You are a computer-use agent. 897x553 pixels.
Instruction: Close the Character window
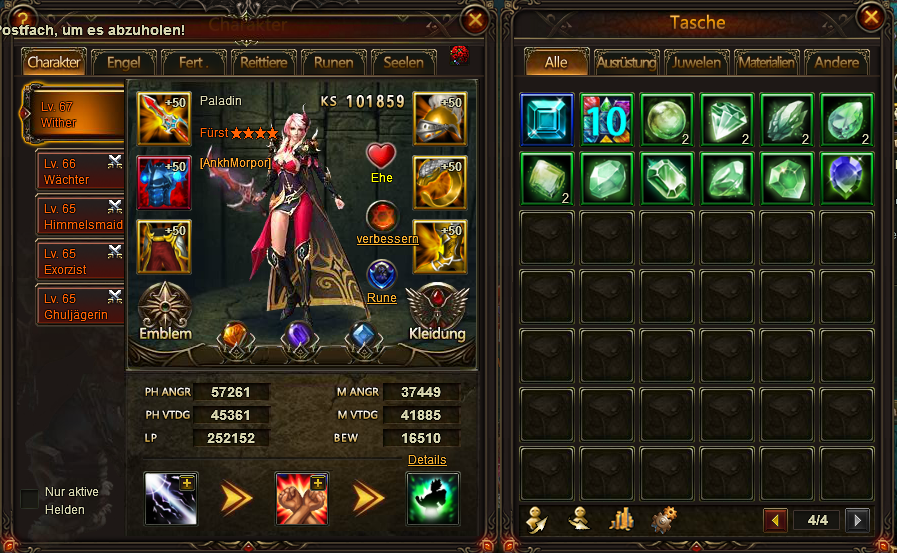(475, 19)
